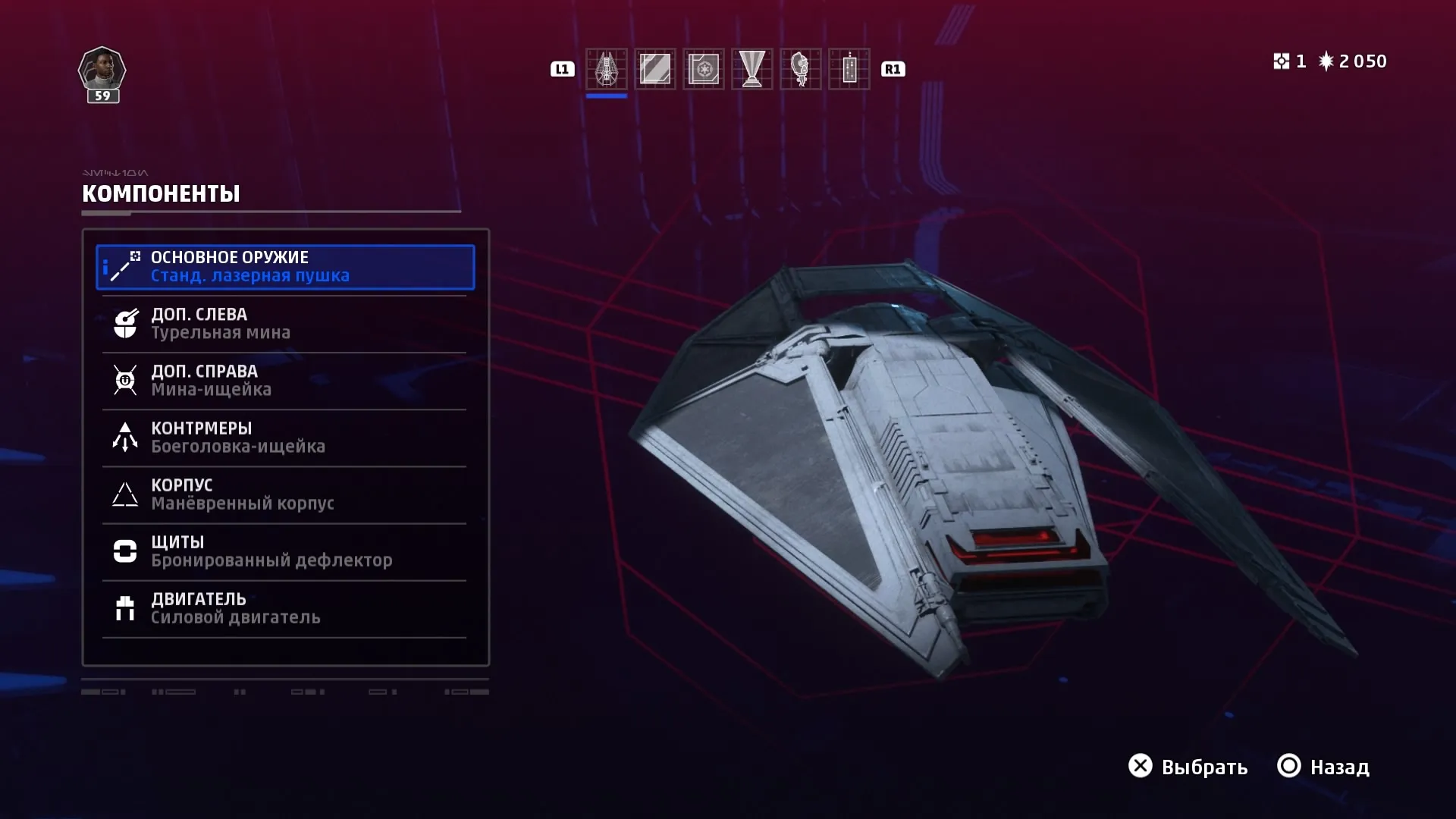The width and height of the screenshot is (1456, 819).
Task: Select the Корпус Манёвренный корпус row
Action: click(285, 494)
